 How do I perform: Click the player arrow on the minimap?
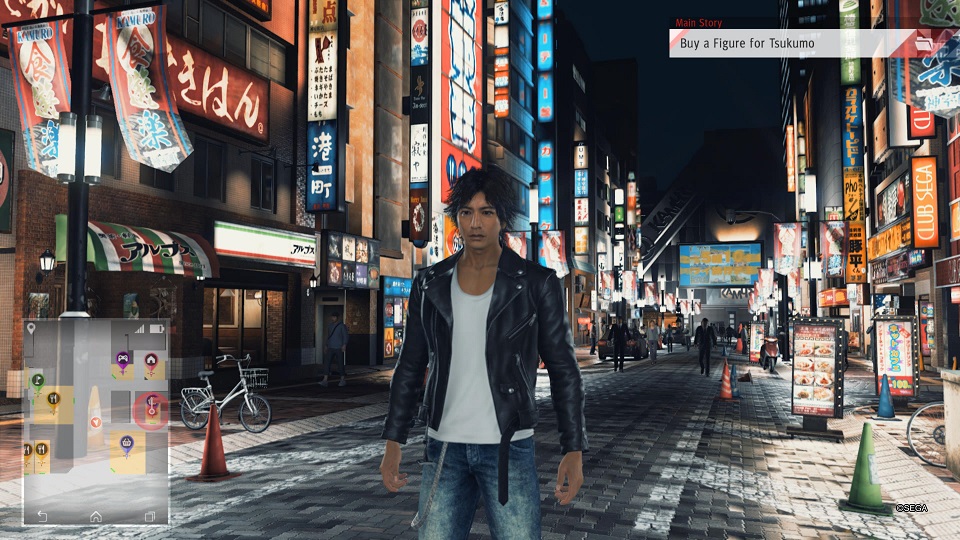coord(95,420)
